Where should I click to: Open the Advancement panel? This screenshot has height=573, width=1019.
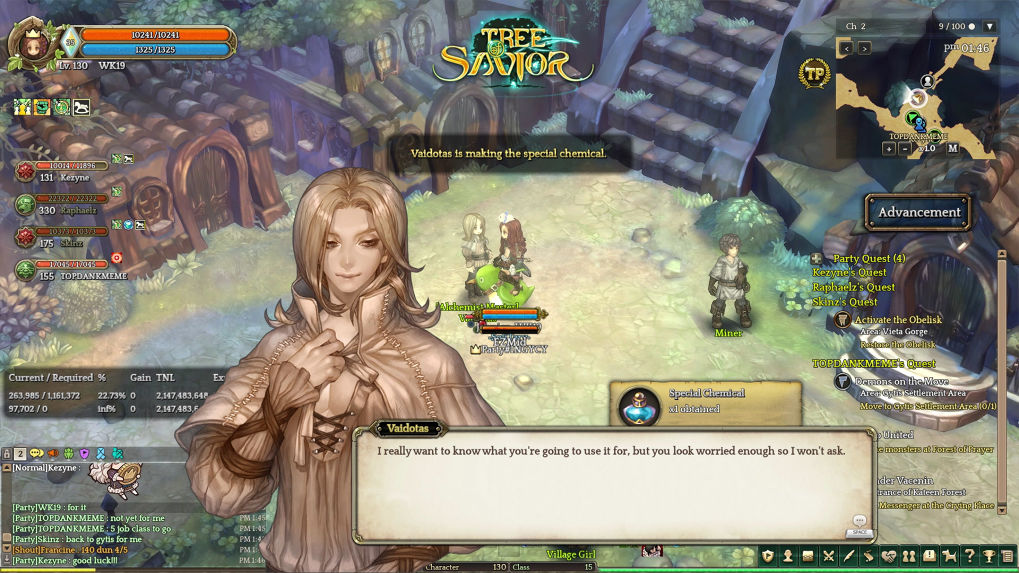tap(918, 212)
